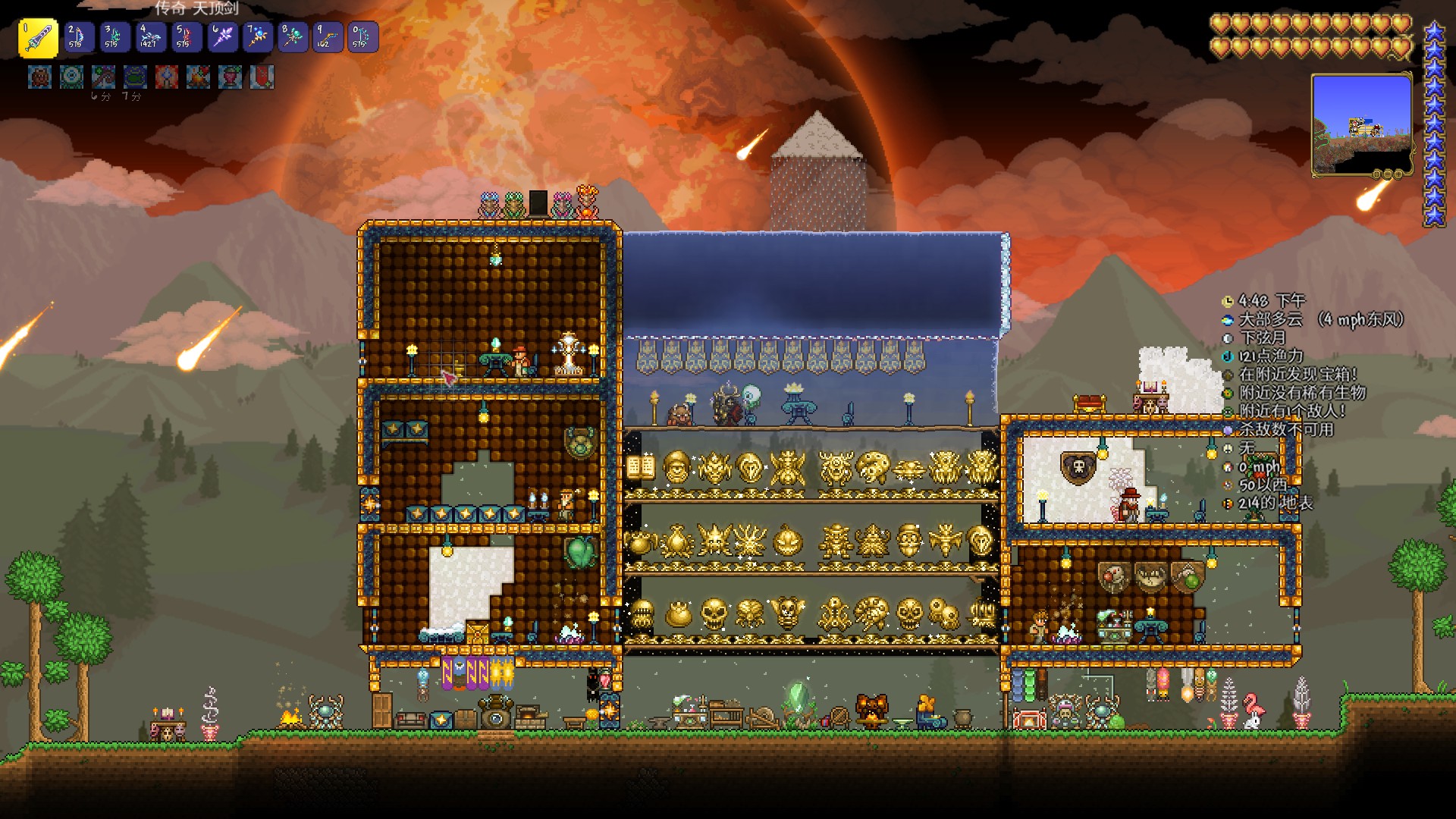The height and width of the screenshot is (819, 1456).
Task: Select the golden item in hotbar slot 9
Action: (328, 37)
